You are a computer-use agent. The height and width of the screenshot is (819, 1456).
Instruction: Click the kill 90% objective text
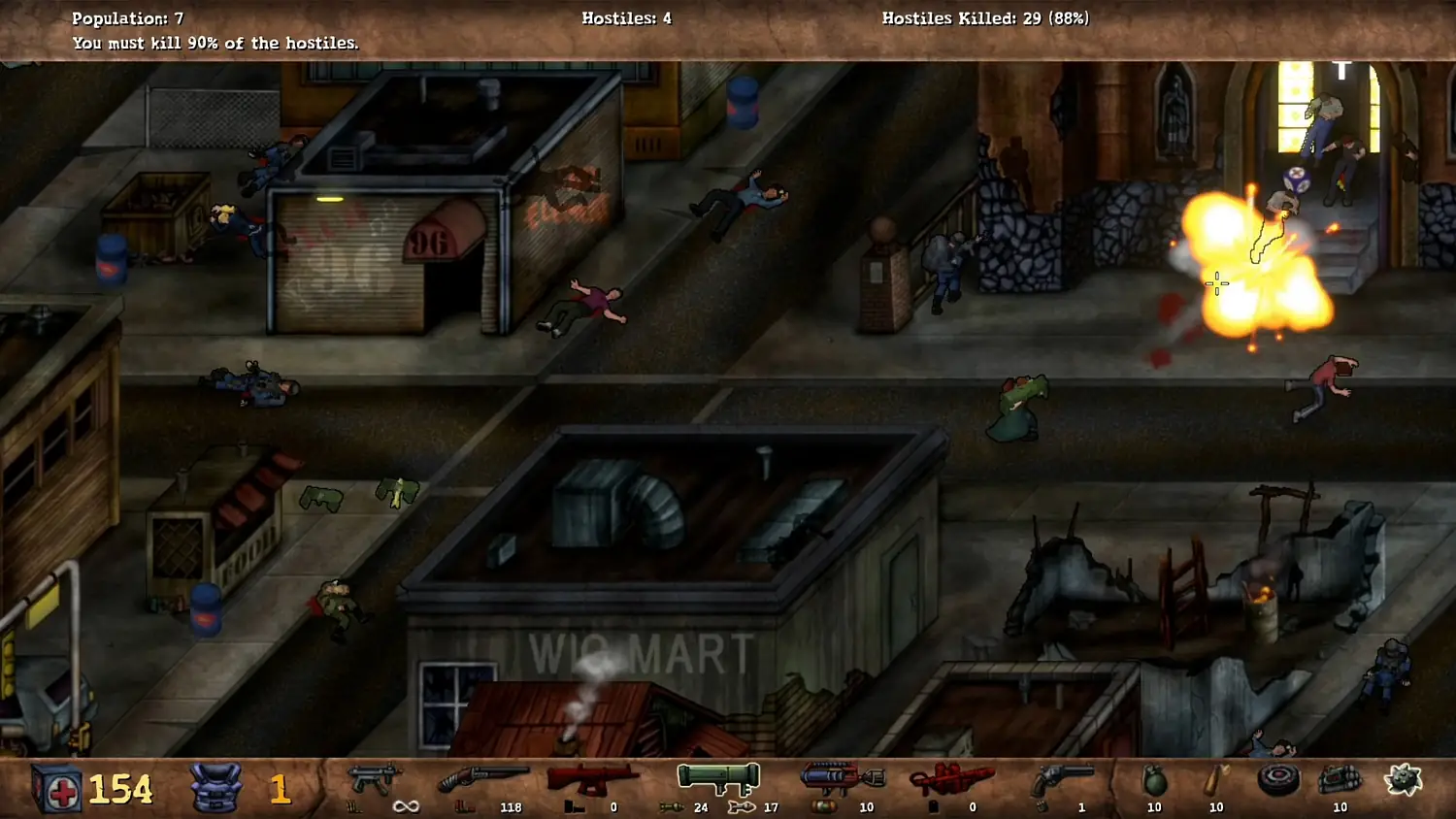click(215, 43)
